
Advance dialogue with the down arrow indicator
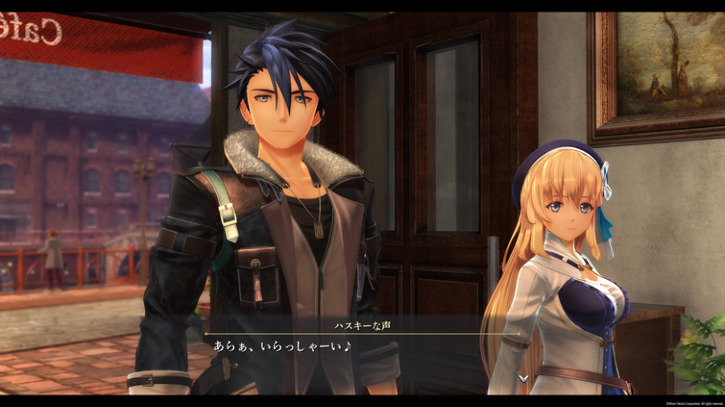[x=522, y=378]
